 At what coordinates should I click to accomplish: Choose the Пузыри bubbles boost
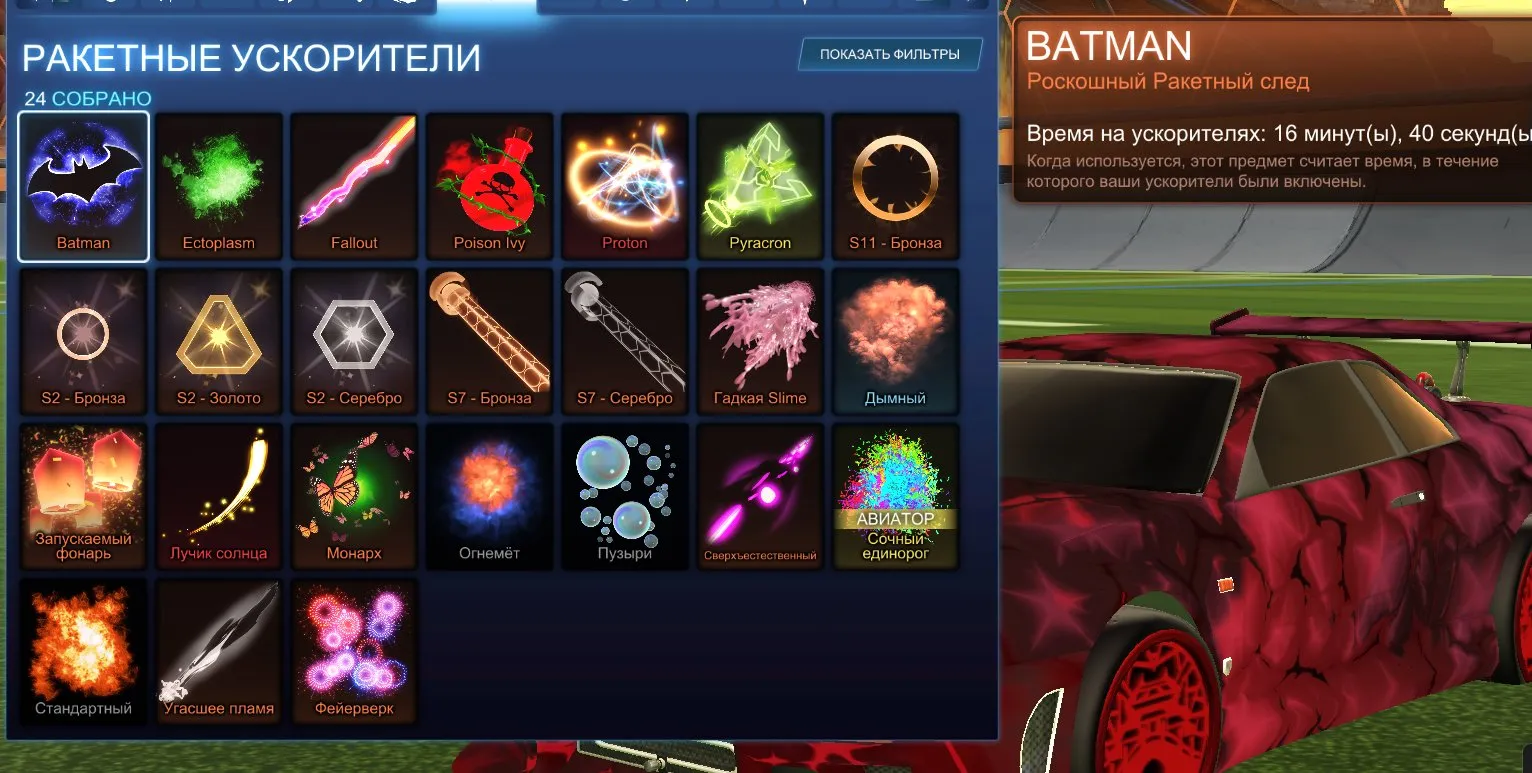click(624, 496)
